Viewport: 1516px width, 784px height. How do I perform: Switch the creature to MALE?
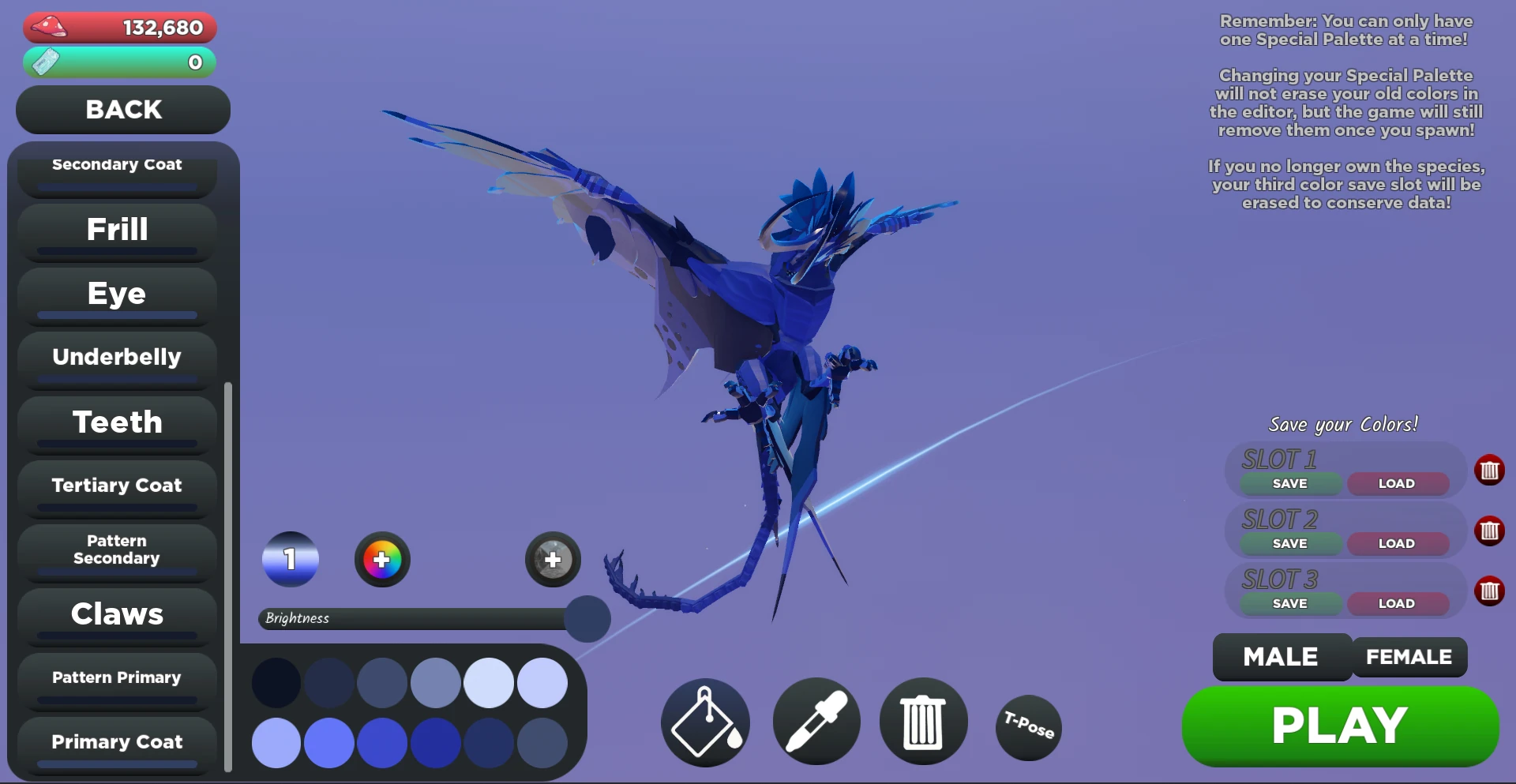pyautogui.click(x=1281, y=656)
